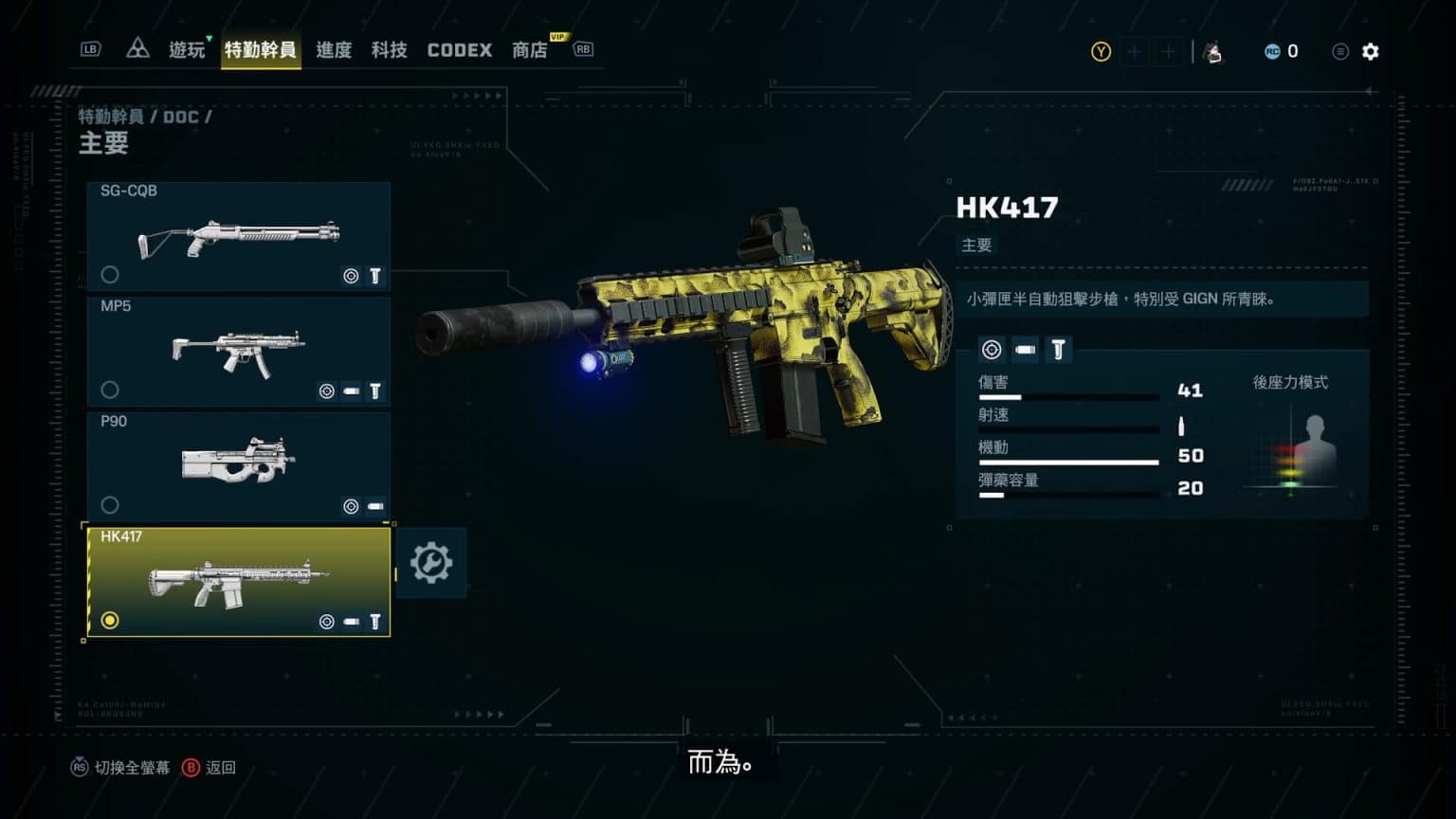Open the settings gear icon
This screenshot has height=819, width=1456.
pyautogui.click(x=1371, y=51)
